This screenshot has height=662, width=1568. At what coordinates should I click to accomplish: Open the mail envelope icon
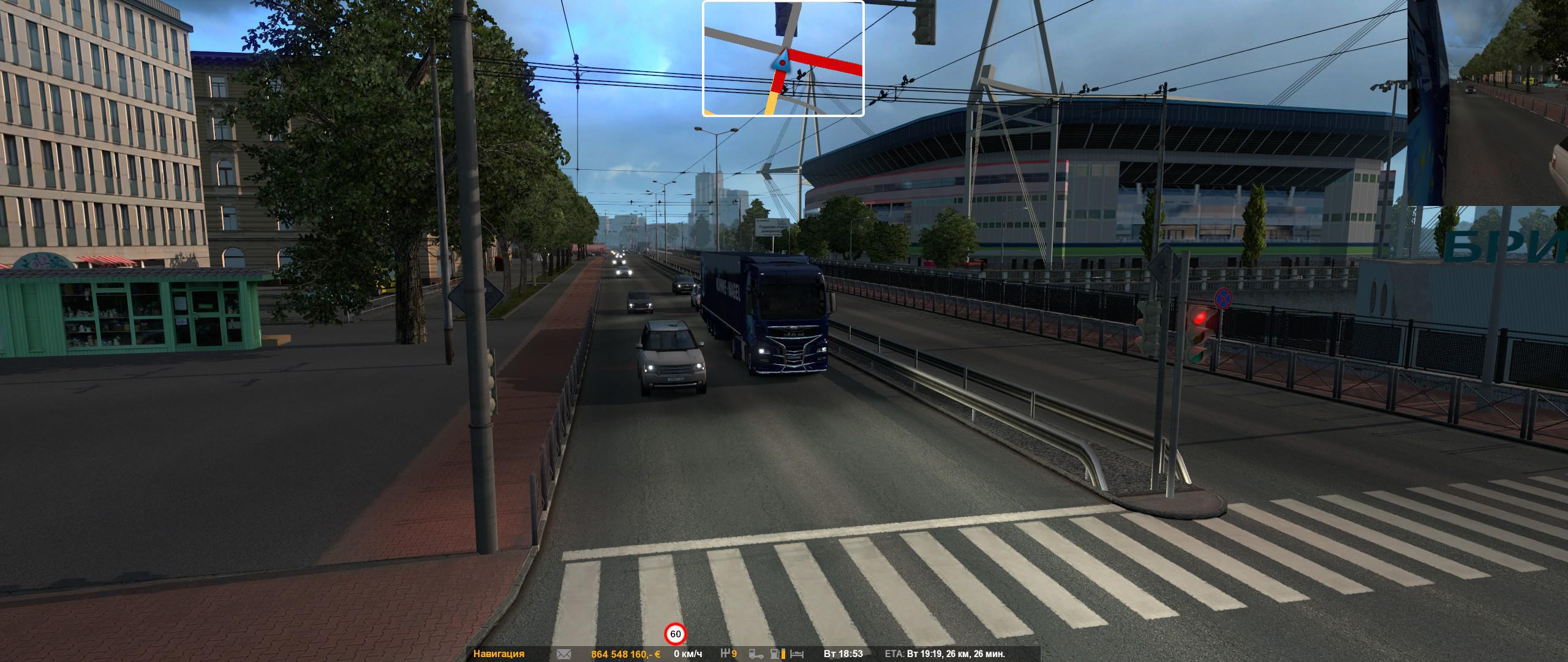coord(563,654)
